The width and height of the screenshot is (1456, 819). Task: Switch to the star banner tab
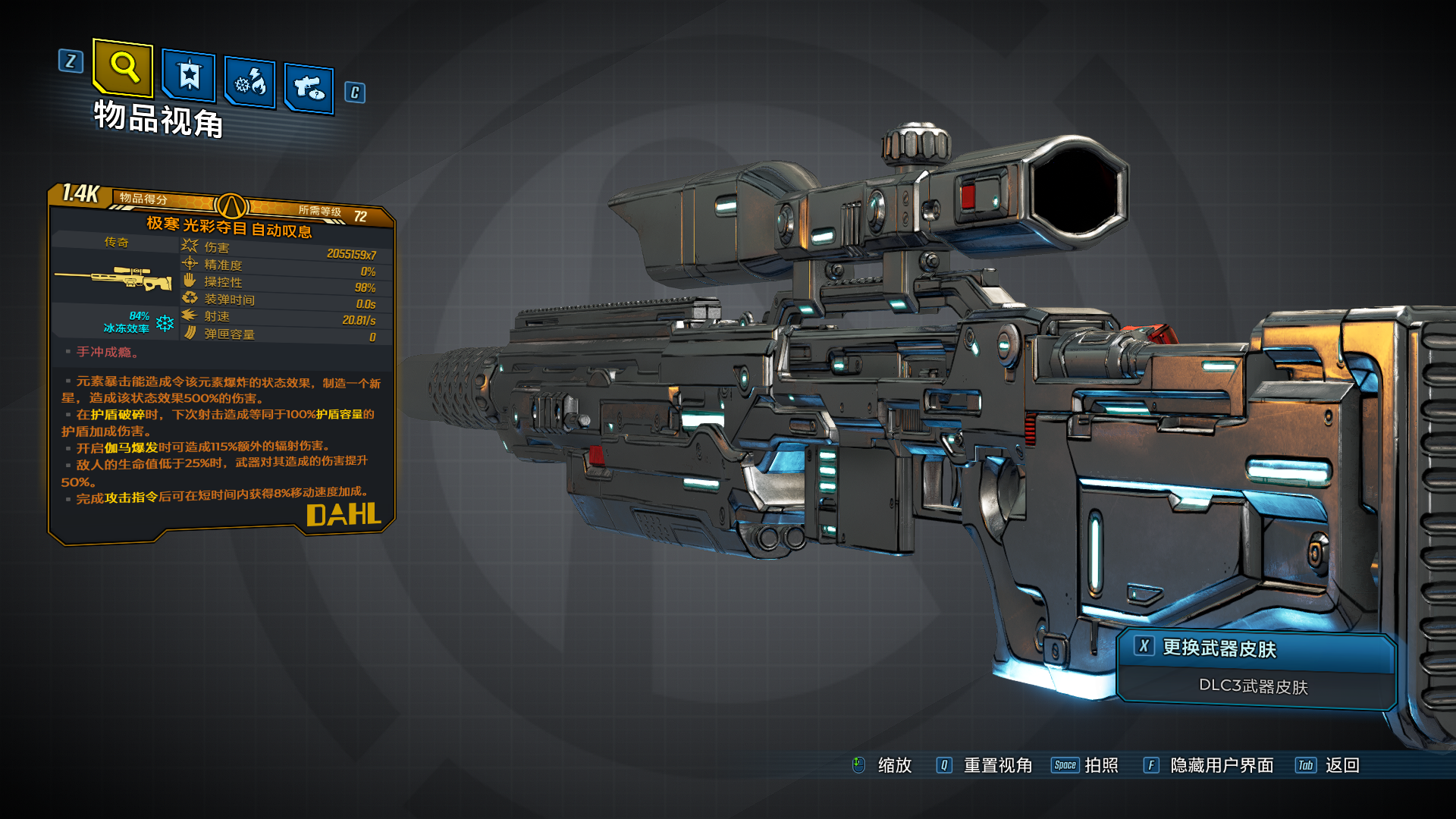pyautogui.click(x=189, y=76)
